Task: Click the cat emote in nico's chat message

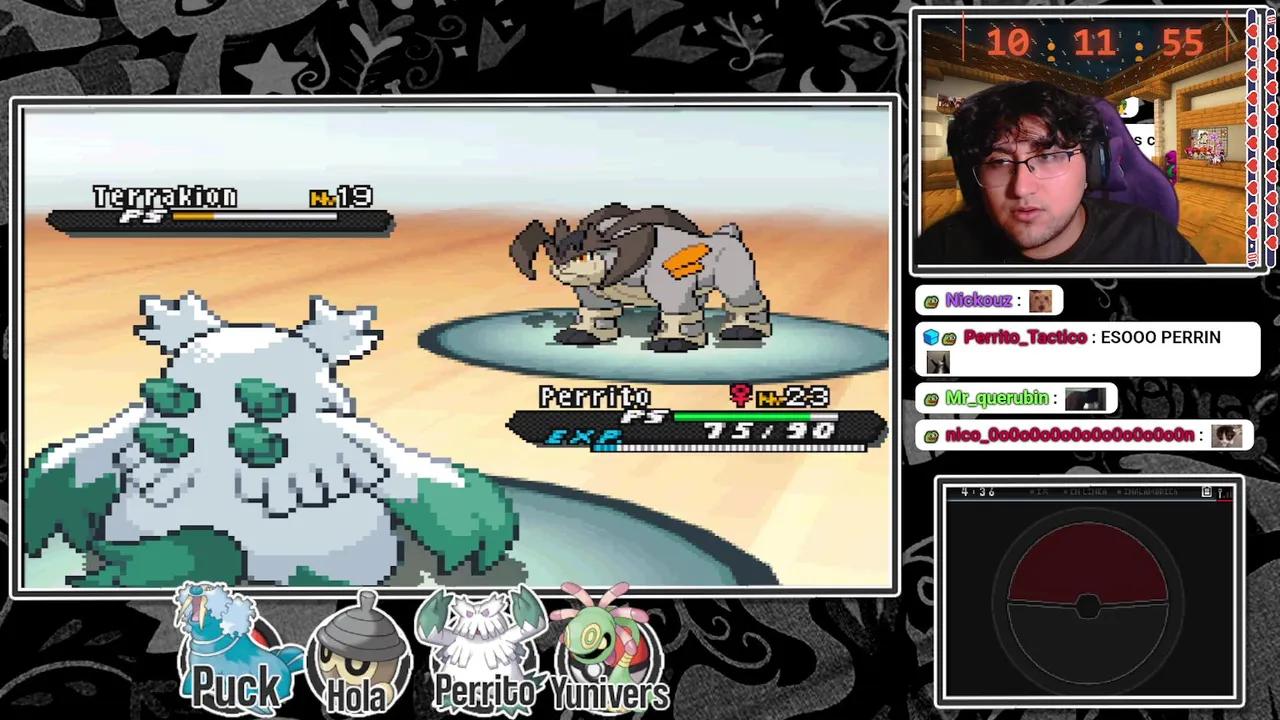Action: coord(1227,434)
